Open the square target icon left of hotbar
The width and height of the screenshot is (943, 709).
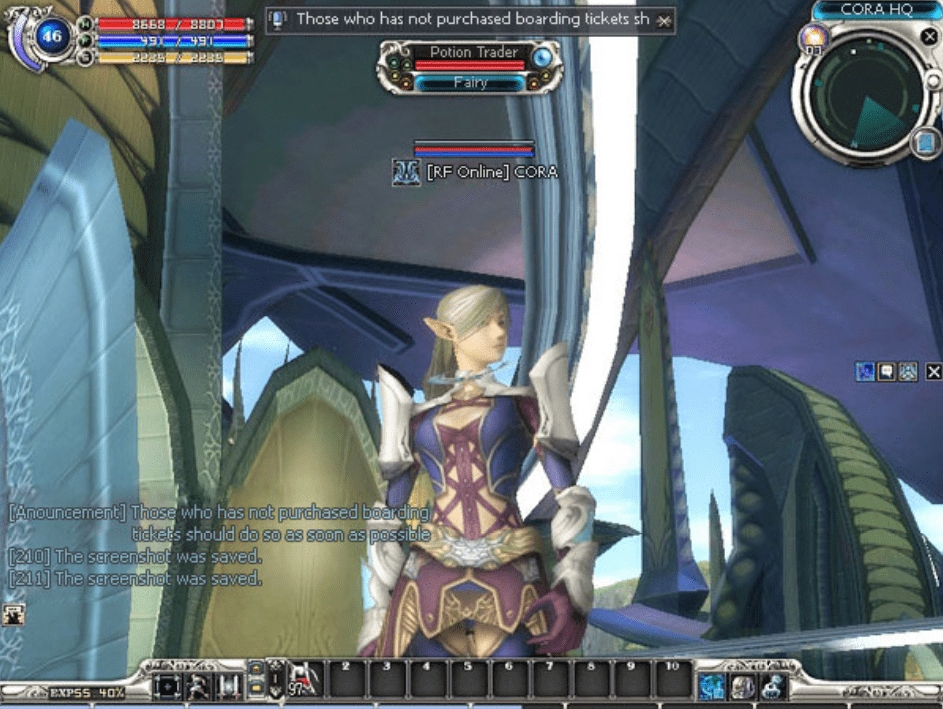[x=167, y=686]
